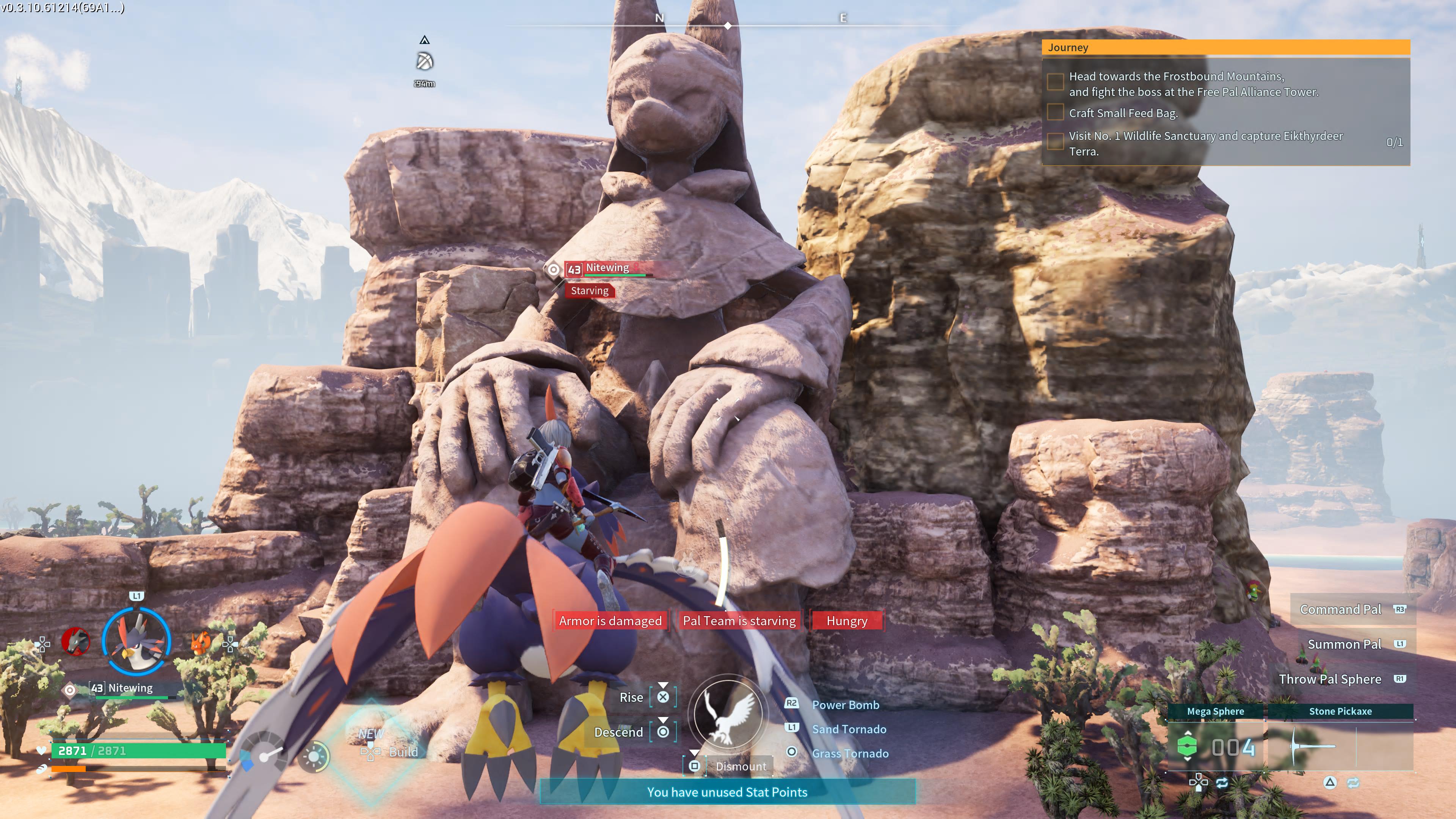Choose the Throw Pal Sphere action
This screenshot has width=1456, height=819.
[x=1329, y=679]
